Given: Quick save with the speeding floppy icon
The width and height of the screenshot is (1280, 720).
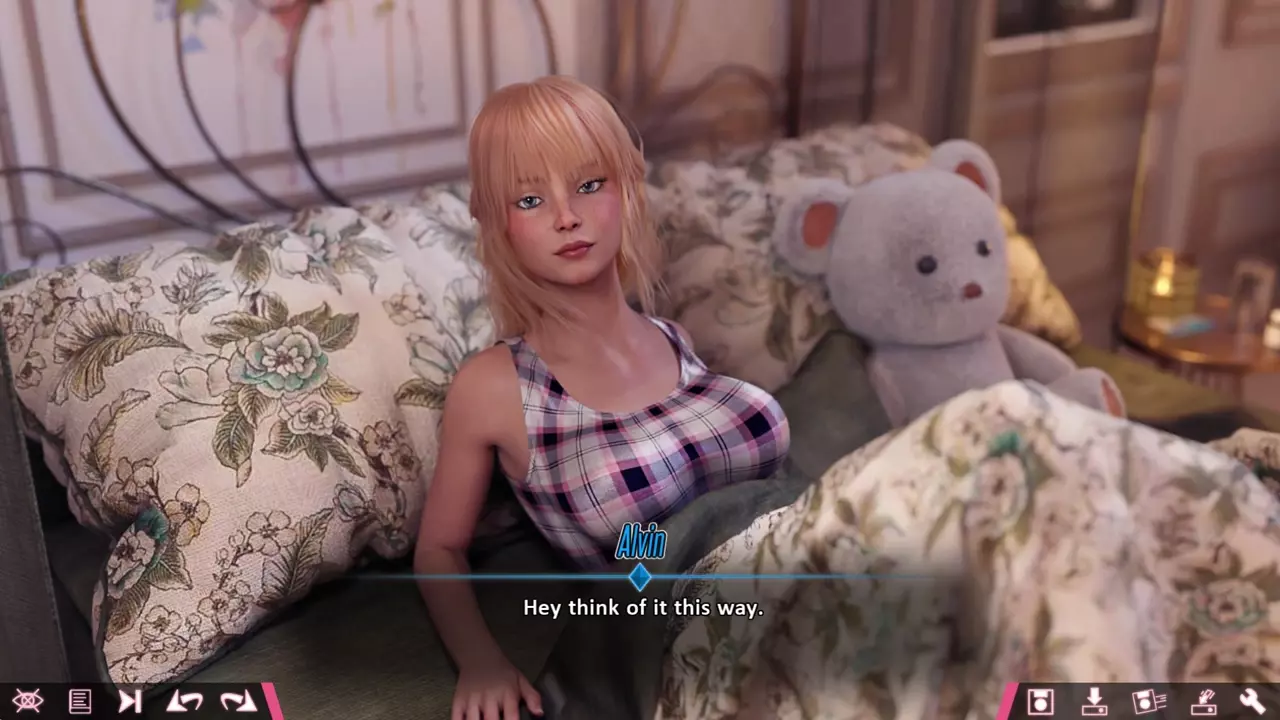Looking at the screenshot, I should [x=1149, y=701].
